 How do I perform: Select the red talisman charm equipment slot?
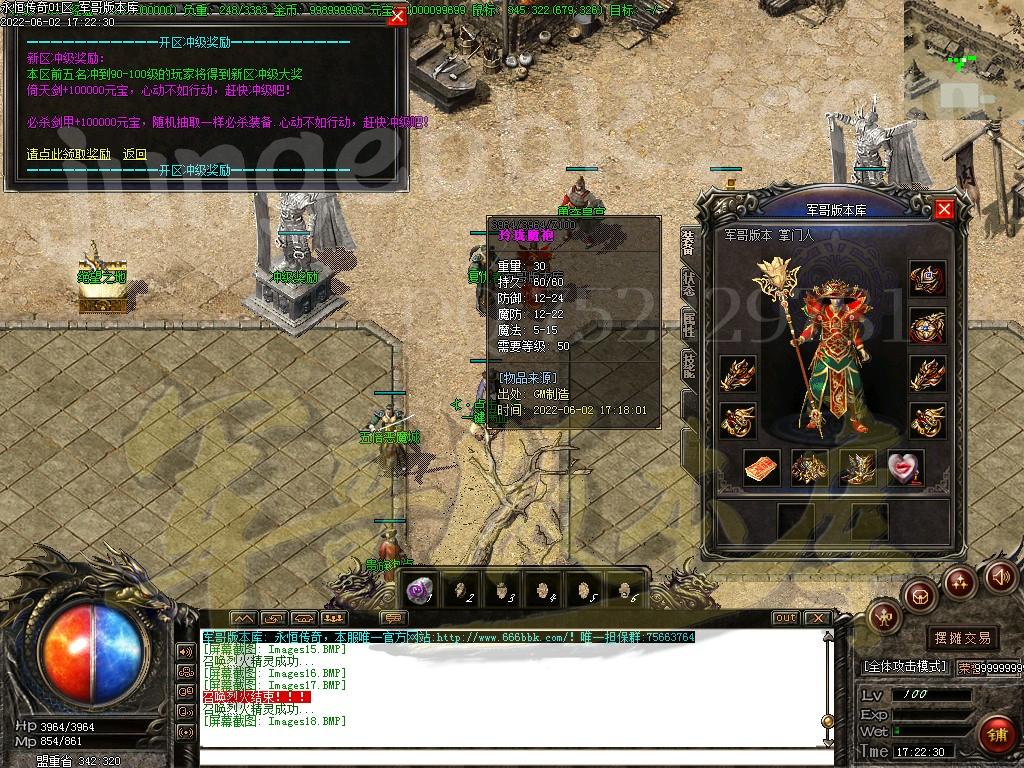[x=762, y=467]
